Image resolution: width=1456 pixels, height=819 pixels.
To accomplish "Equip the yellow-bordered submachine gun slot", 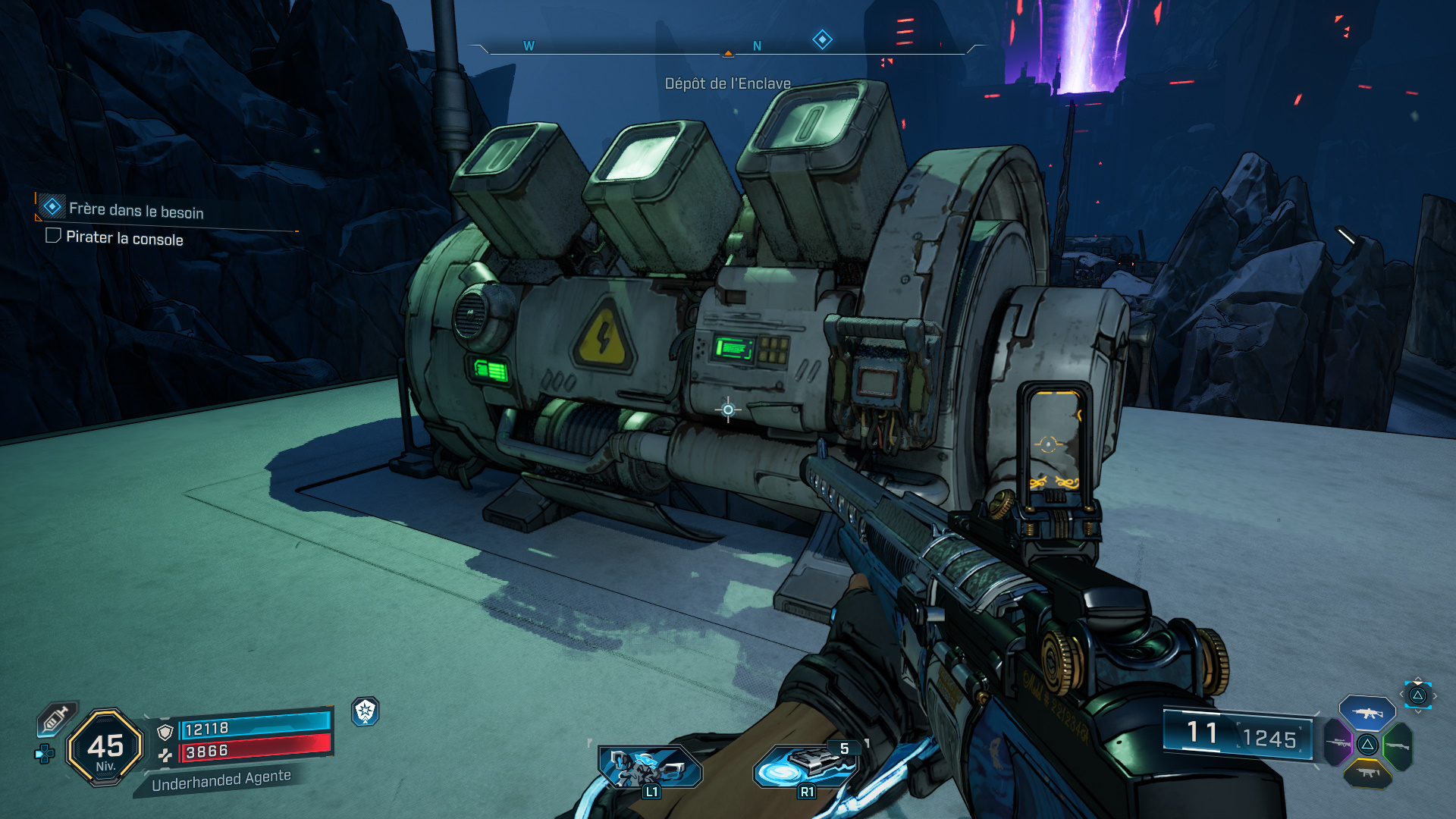I will pos(1367,773).
